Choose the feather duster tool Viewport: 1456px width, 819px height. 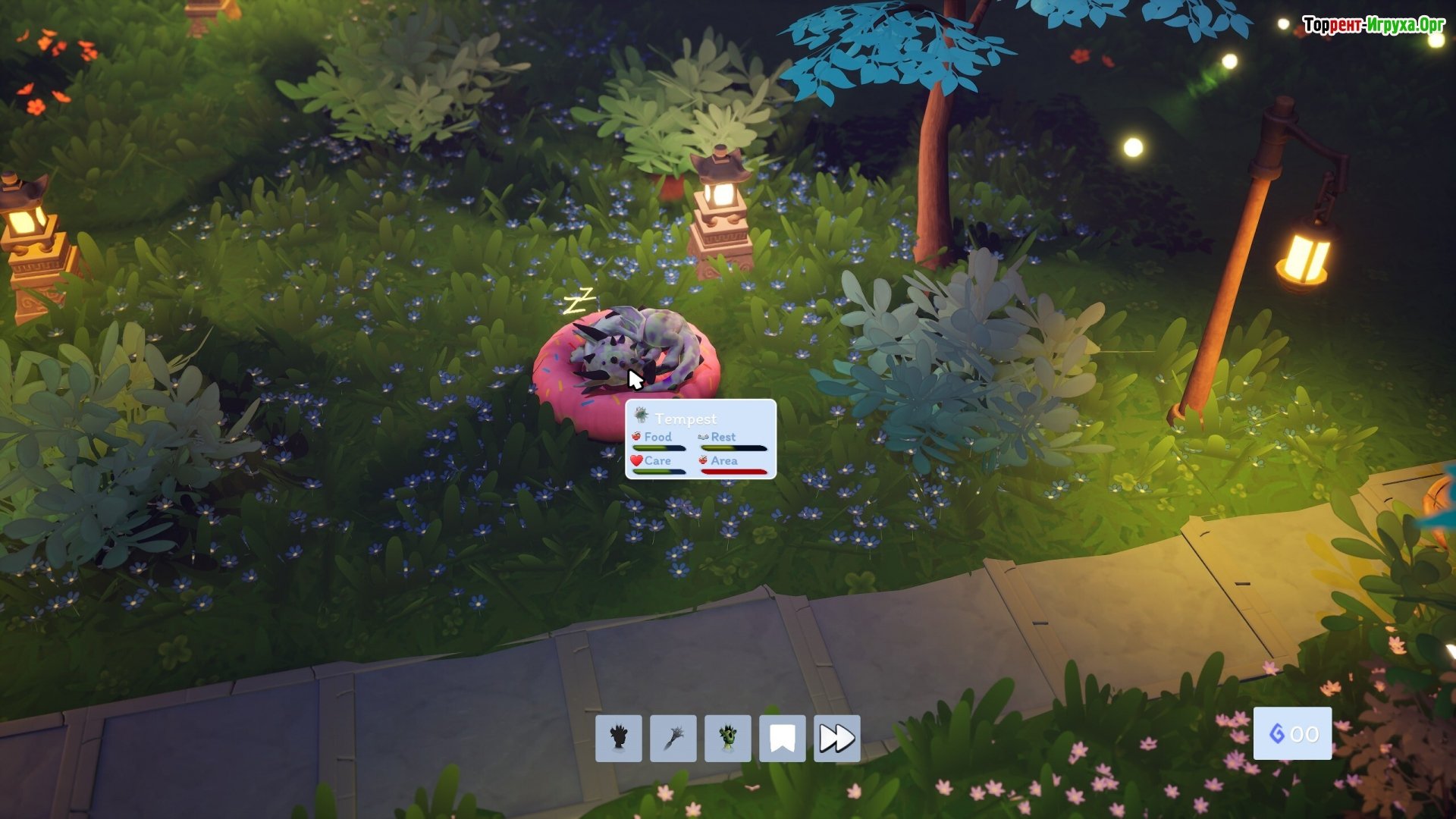coord(673,738)
